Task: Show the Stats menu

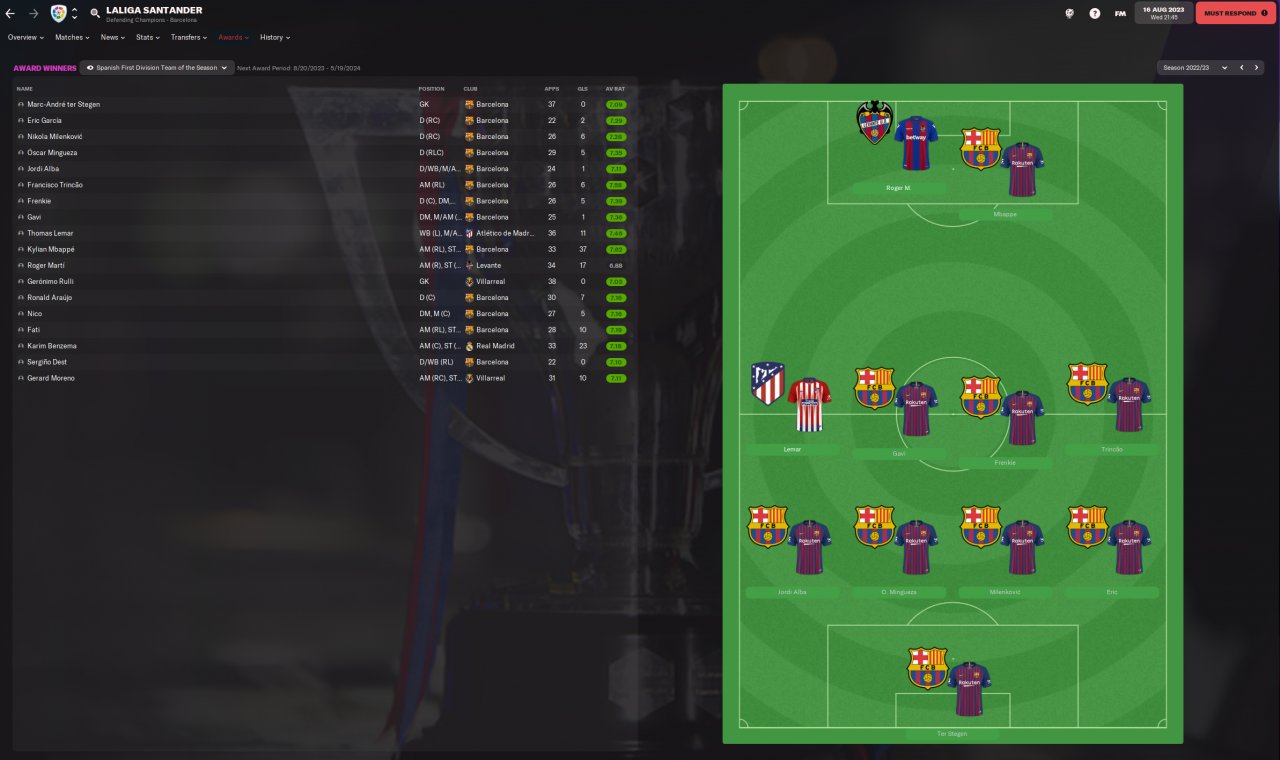Action: (x=148, y=37)
